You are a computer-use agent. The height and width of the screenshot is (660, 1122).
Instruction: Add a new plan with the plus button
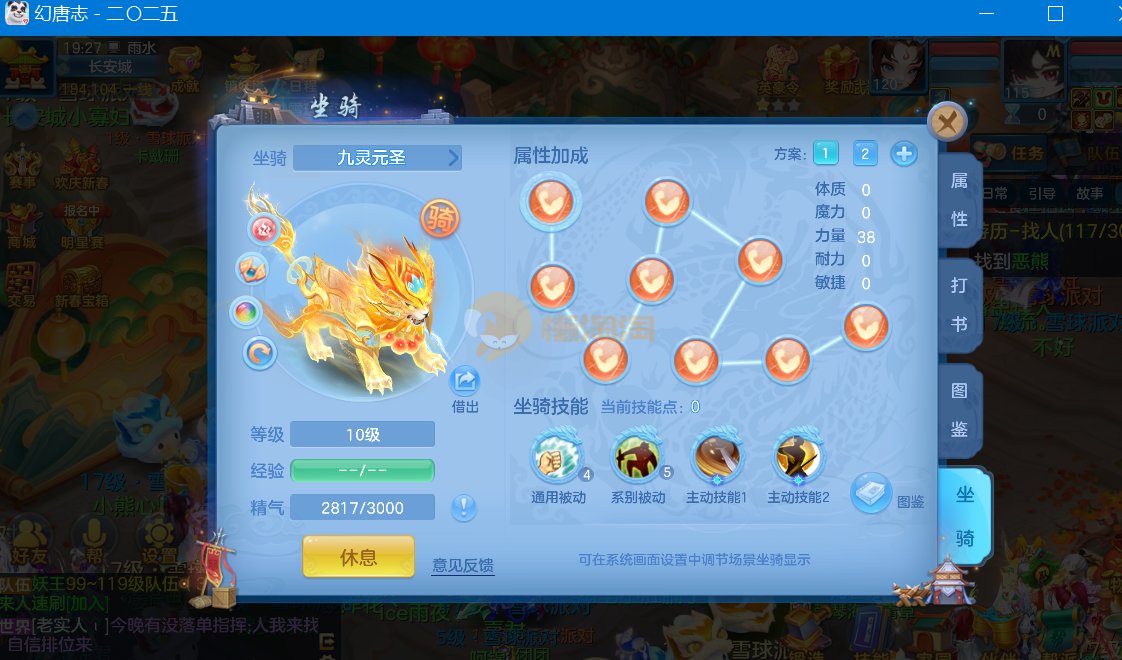[903, 153]
